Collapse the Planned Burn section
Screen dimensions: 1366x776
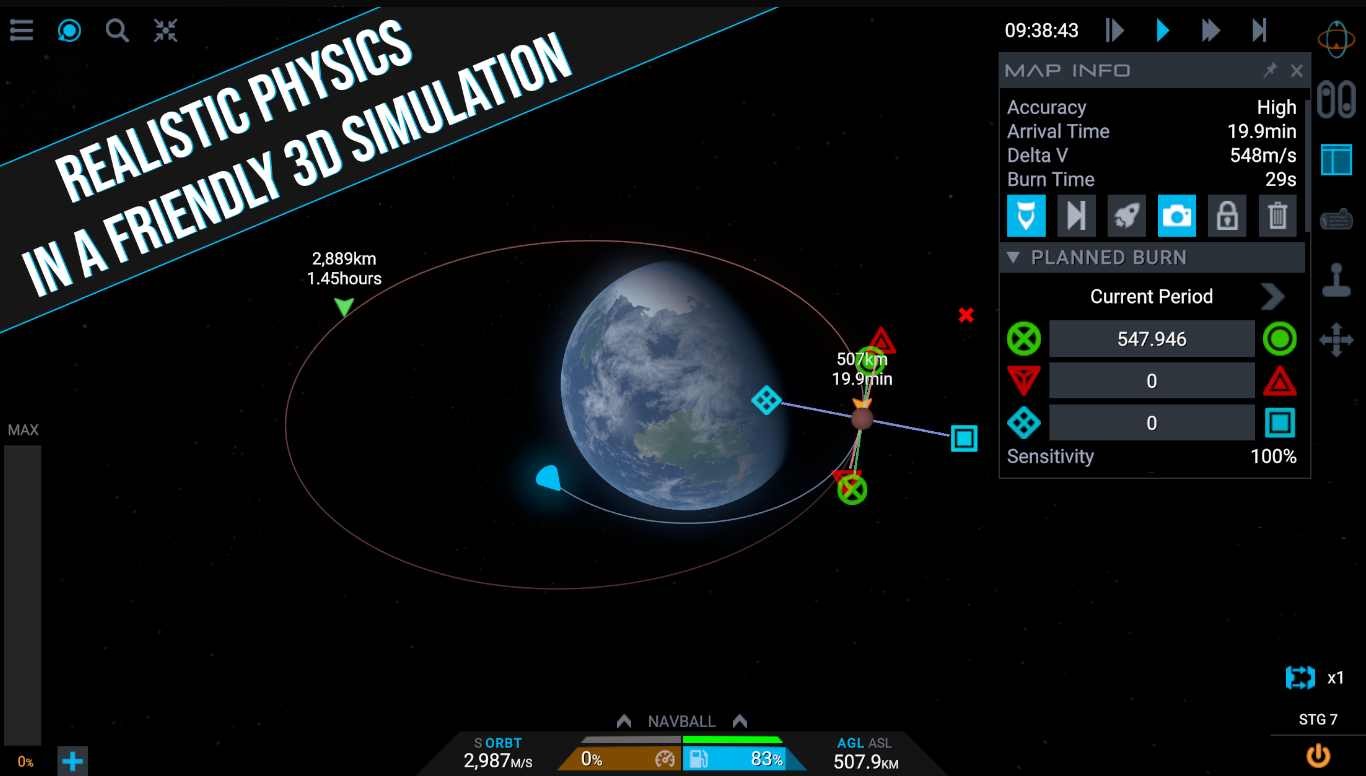(1012, 257)
